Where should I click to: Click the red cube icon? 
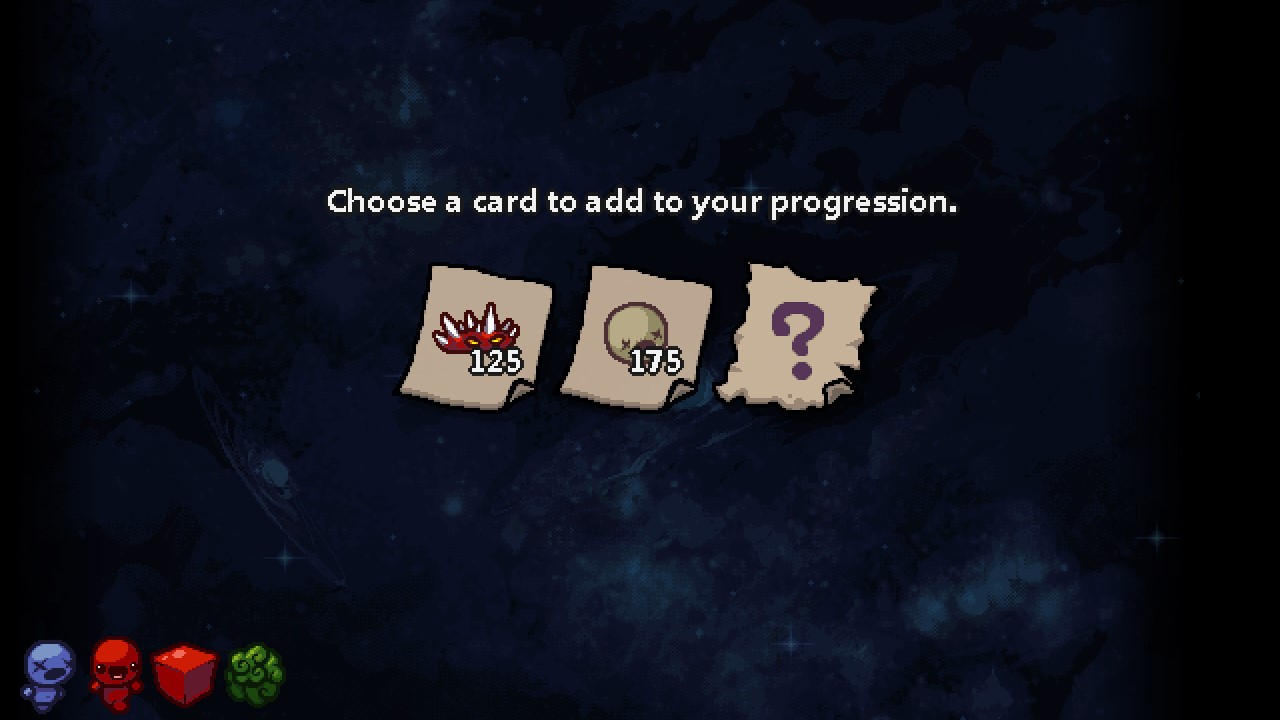coord(185,673)
